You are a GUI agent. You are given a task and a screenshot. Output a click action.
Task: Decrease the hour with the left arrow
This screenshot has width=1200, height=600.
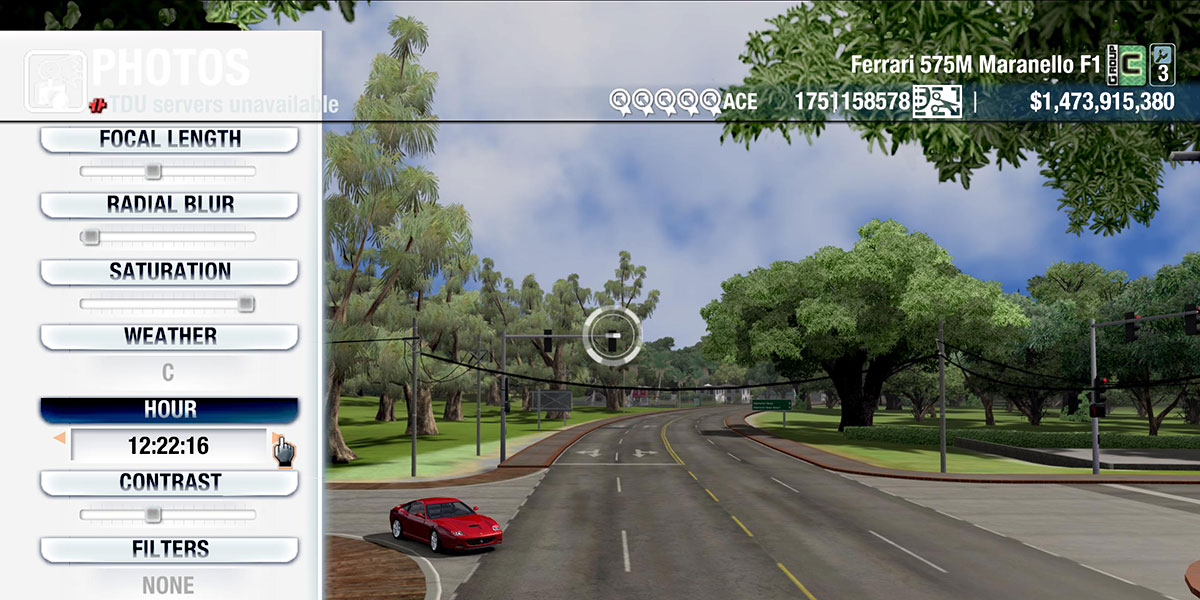(60, 438)
